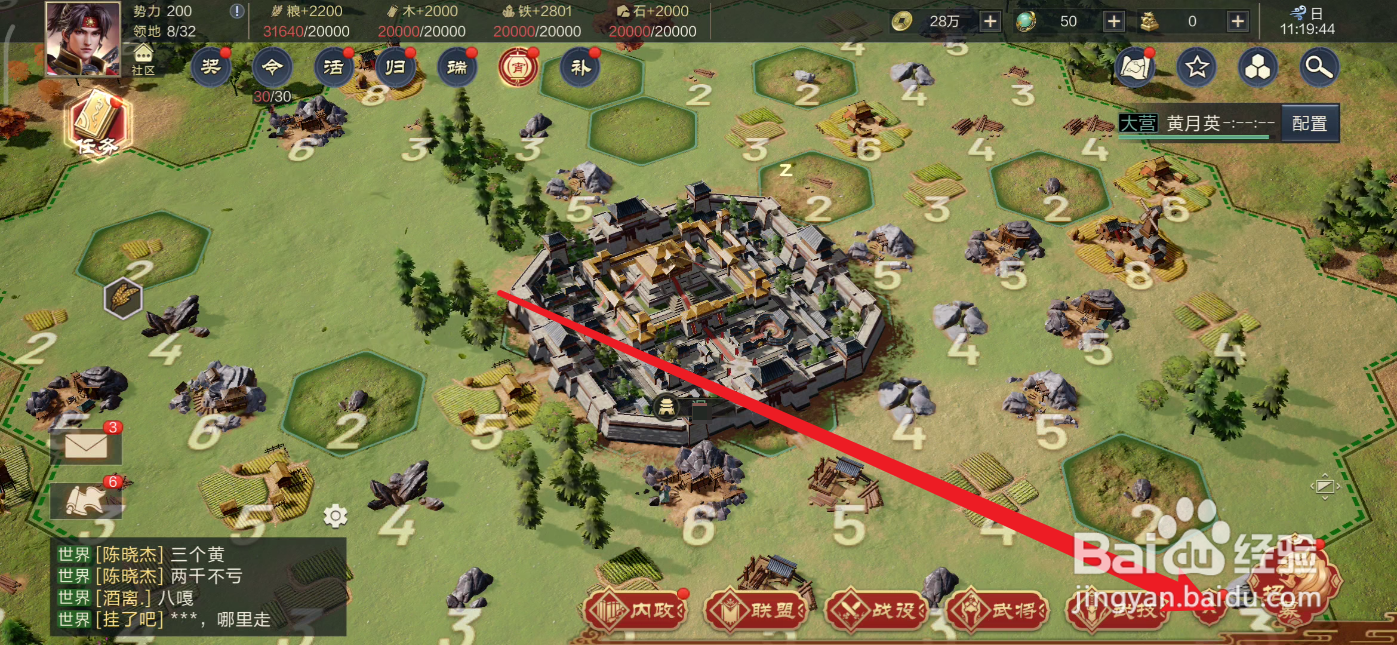Open the star favorites icon

coord(1196,68)
